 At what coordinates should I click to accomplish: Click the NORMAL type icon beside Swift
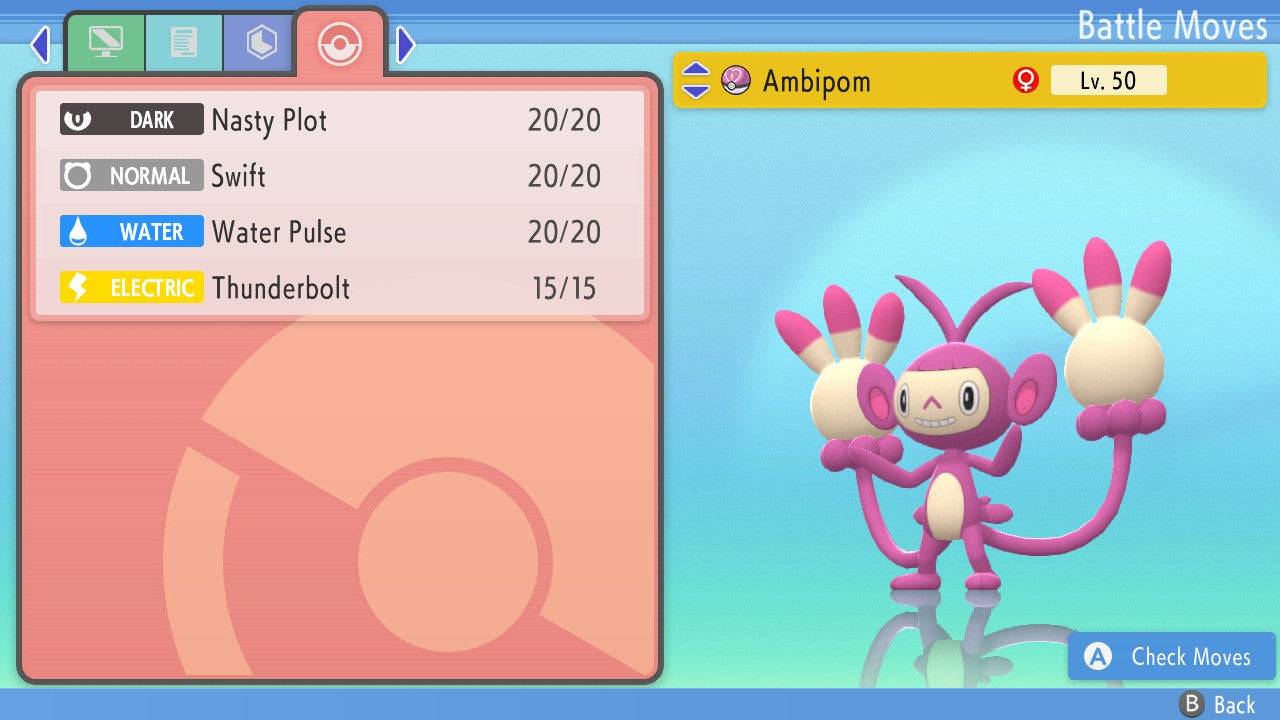point(131,175)
